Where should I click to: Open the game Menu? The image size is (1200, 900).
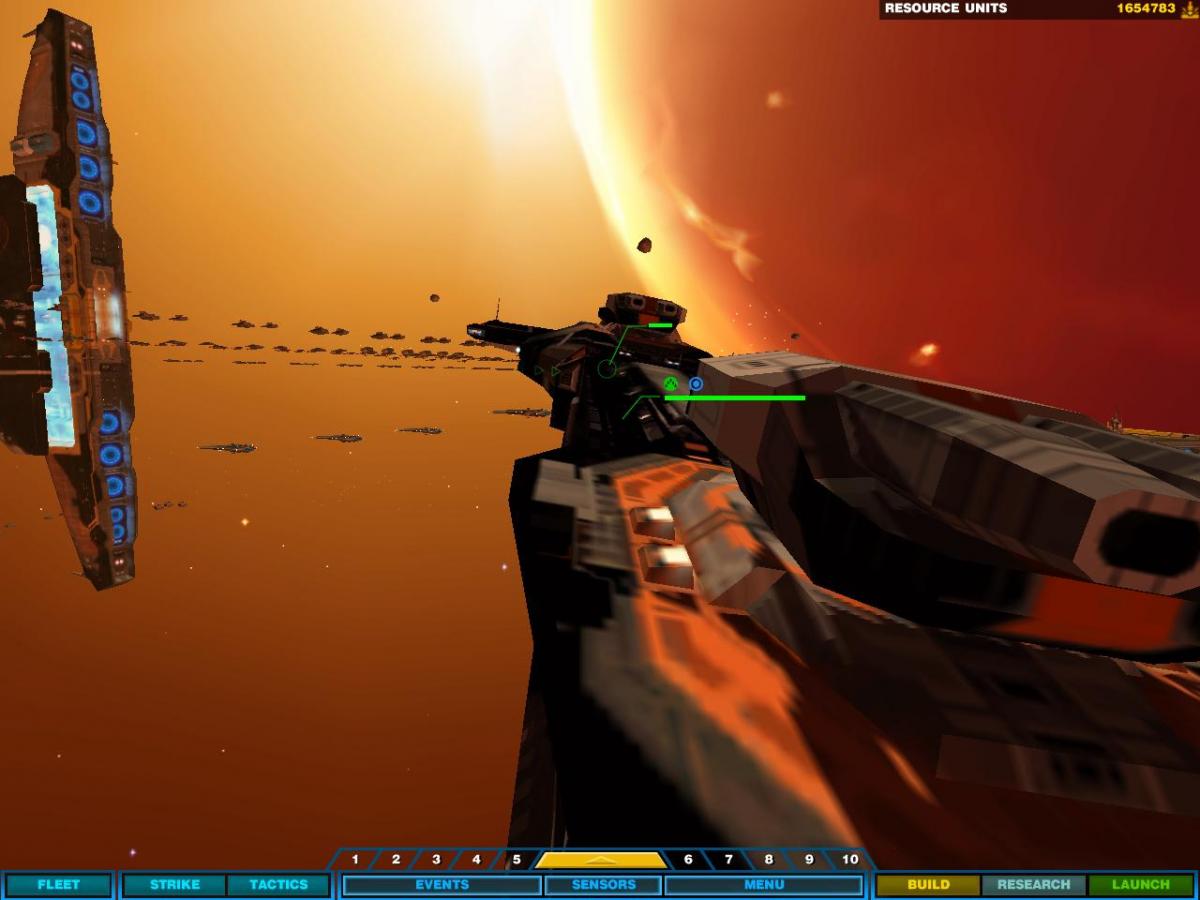tap(763, 885)
